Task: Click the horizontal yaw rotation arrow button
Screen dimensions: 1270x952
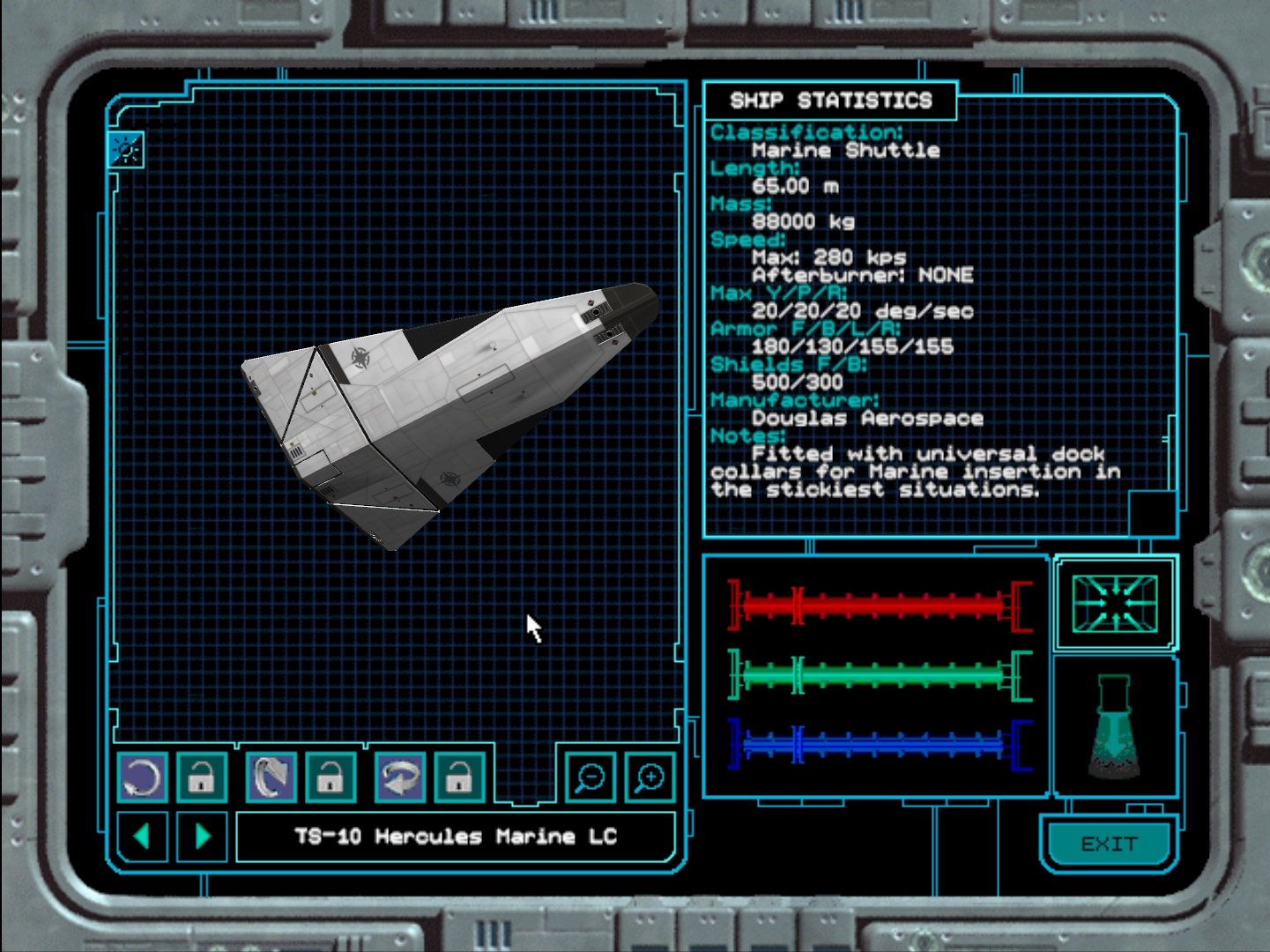Action: (400, 777)
